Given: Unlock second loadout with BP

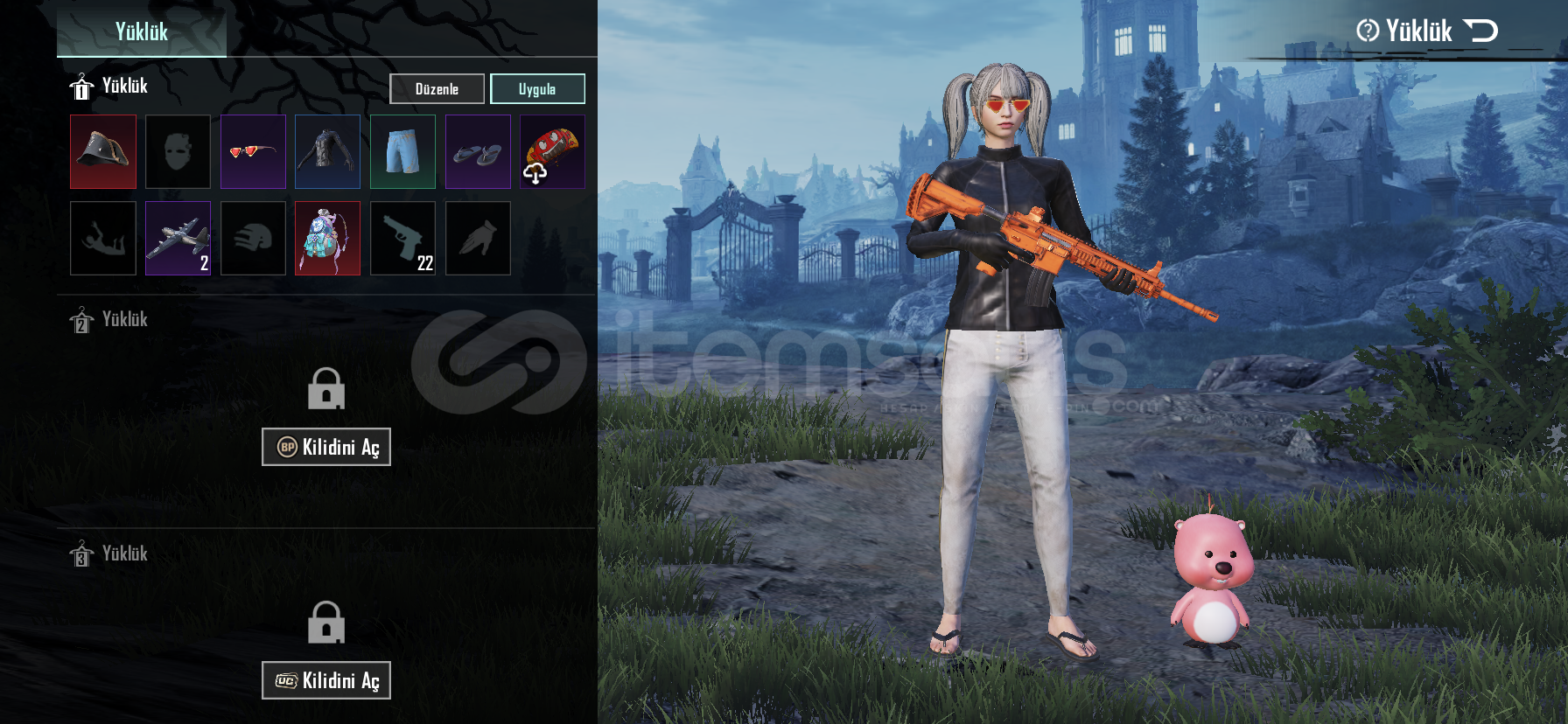Looking at the screenshot, I should click(x=326, y=447).
